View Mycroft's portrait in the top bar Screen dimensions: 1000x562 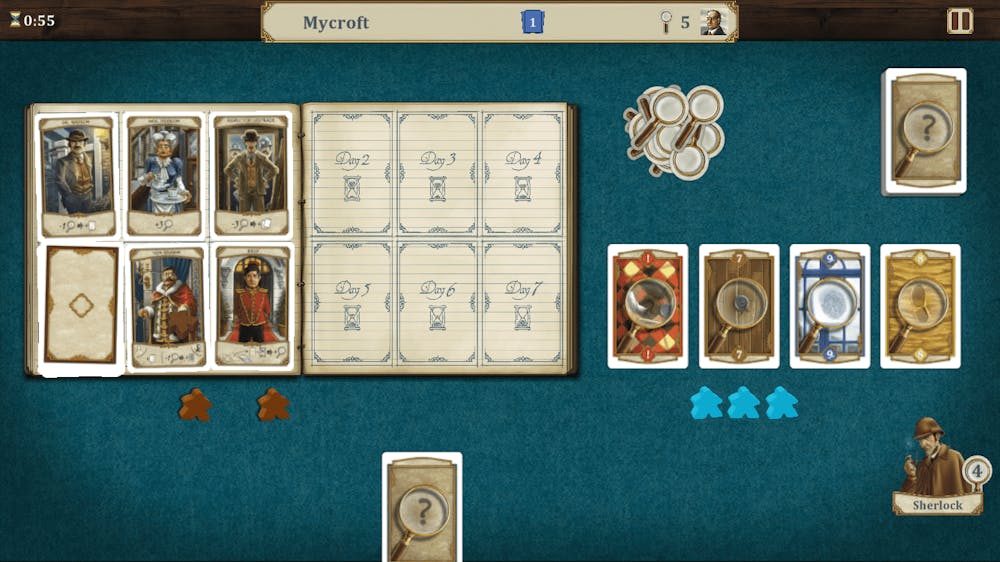(713, 22)
